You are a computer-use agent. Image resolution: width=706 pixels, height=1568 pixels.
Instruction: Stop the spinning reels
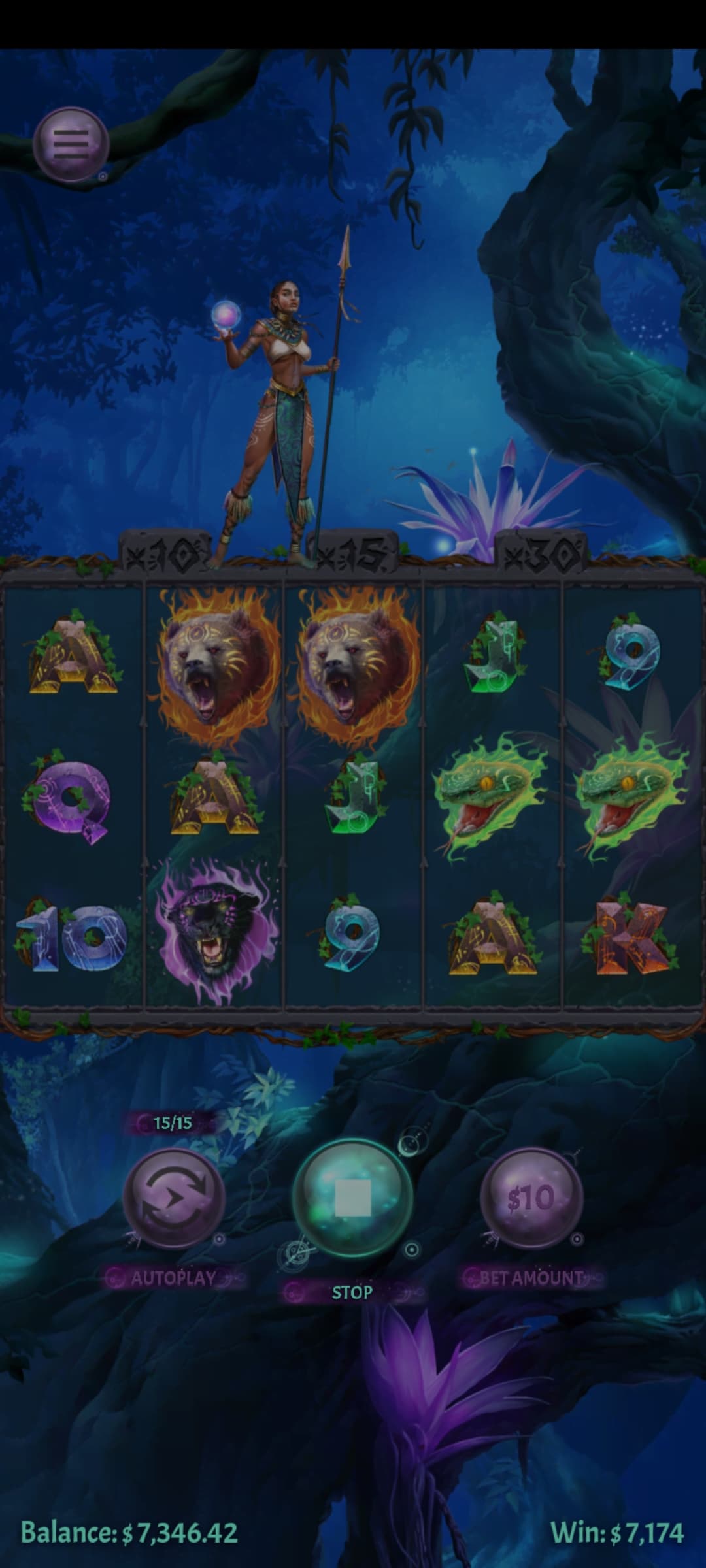[352, 1198]
